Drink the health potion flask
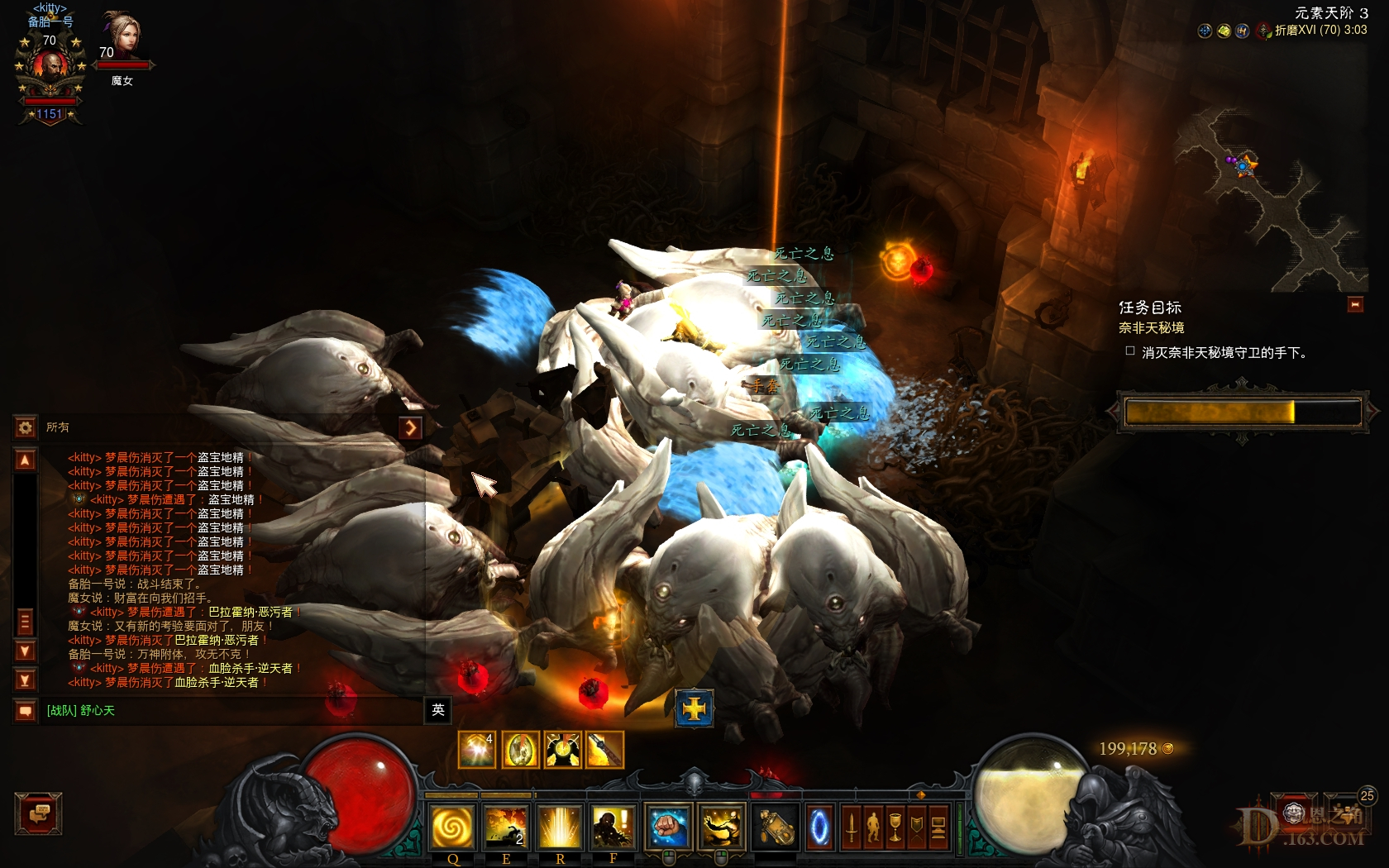The image size is (1389, 868). pos(776,827)
